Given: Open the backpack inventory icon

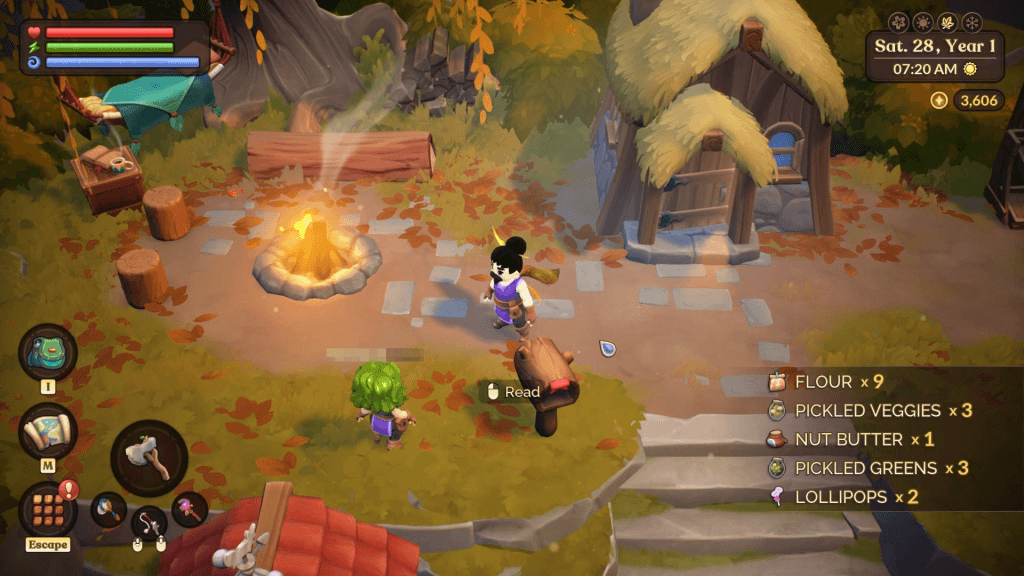Looking at the screenshot, I should coord(47,352).
